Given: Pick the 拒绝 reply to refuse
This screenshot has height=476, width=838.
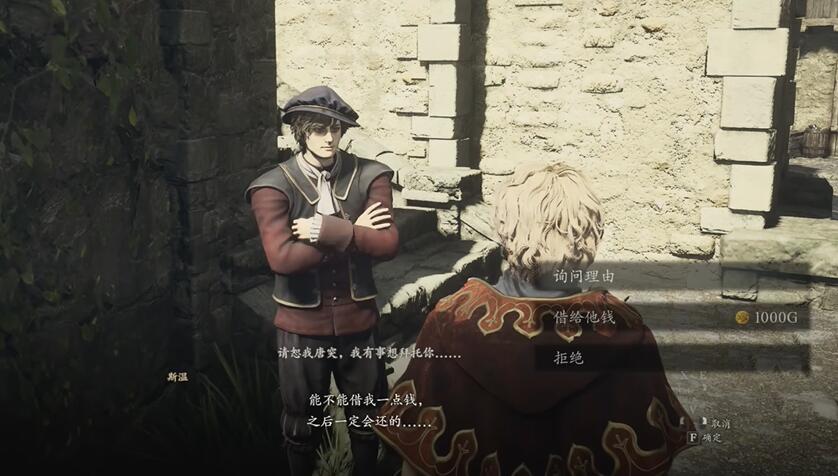Looking at the screenshot, I should [x=568, y=357].
